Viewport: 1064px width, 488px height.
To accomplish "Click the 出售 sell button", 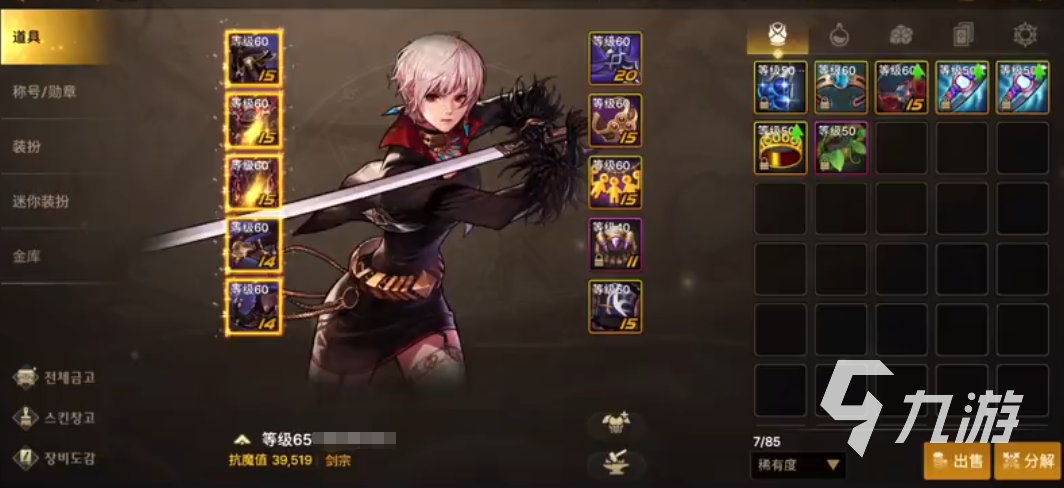I will coord(957,462).
